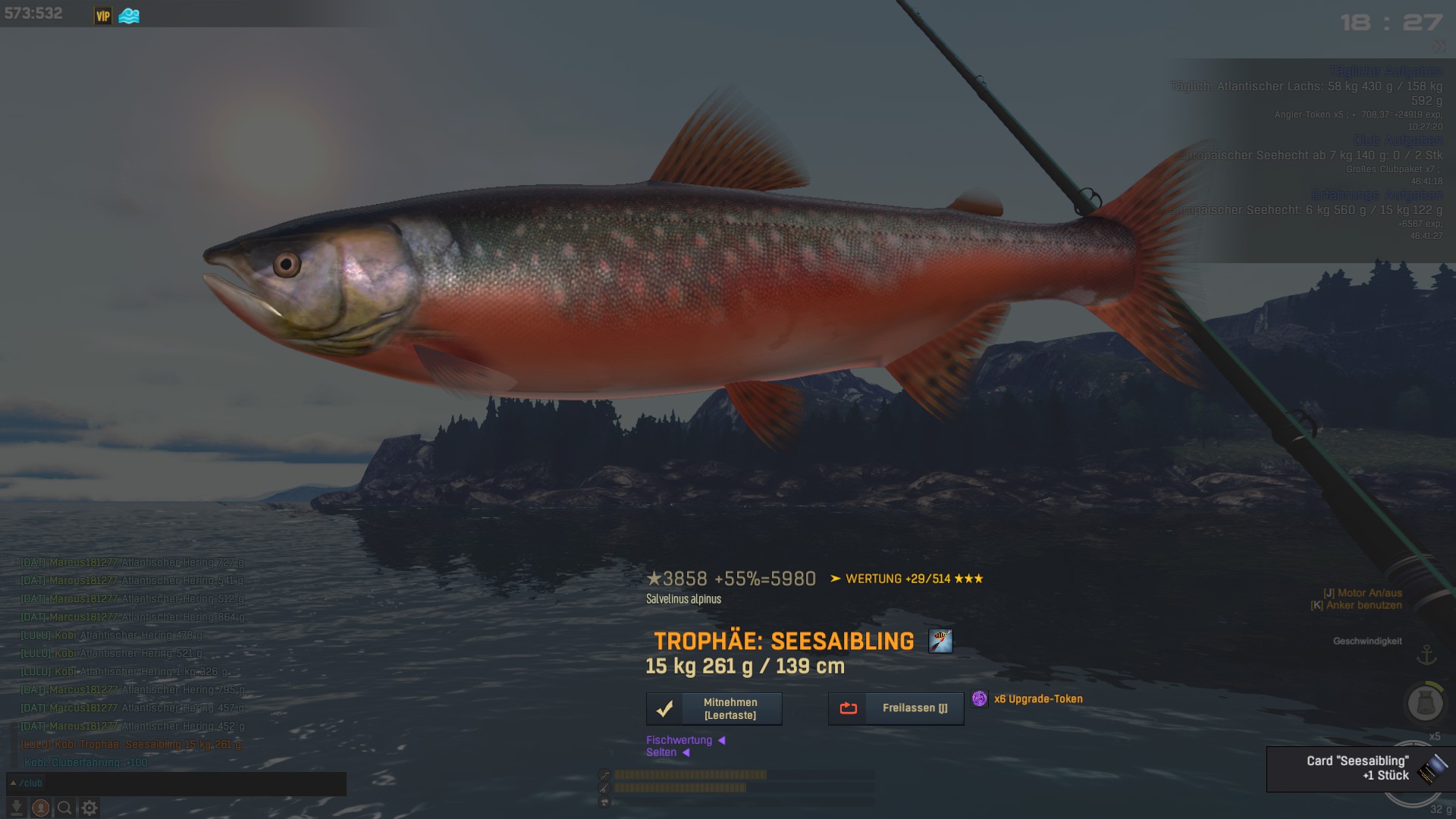This screenshot has width=1456, height=819.
Task: Click the VIP status badge
Action: tap(103, 15)
